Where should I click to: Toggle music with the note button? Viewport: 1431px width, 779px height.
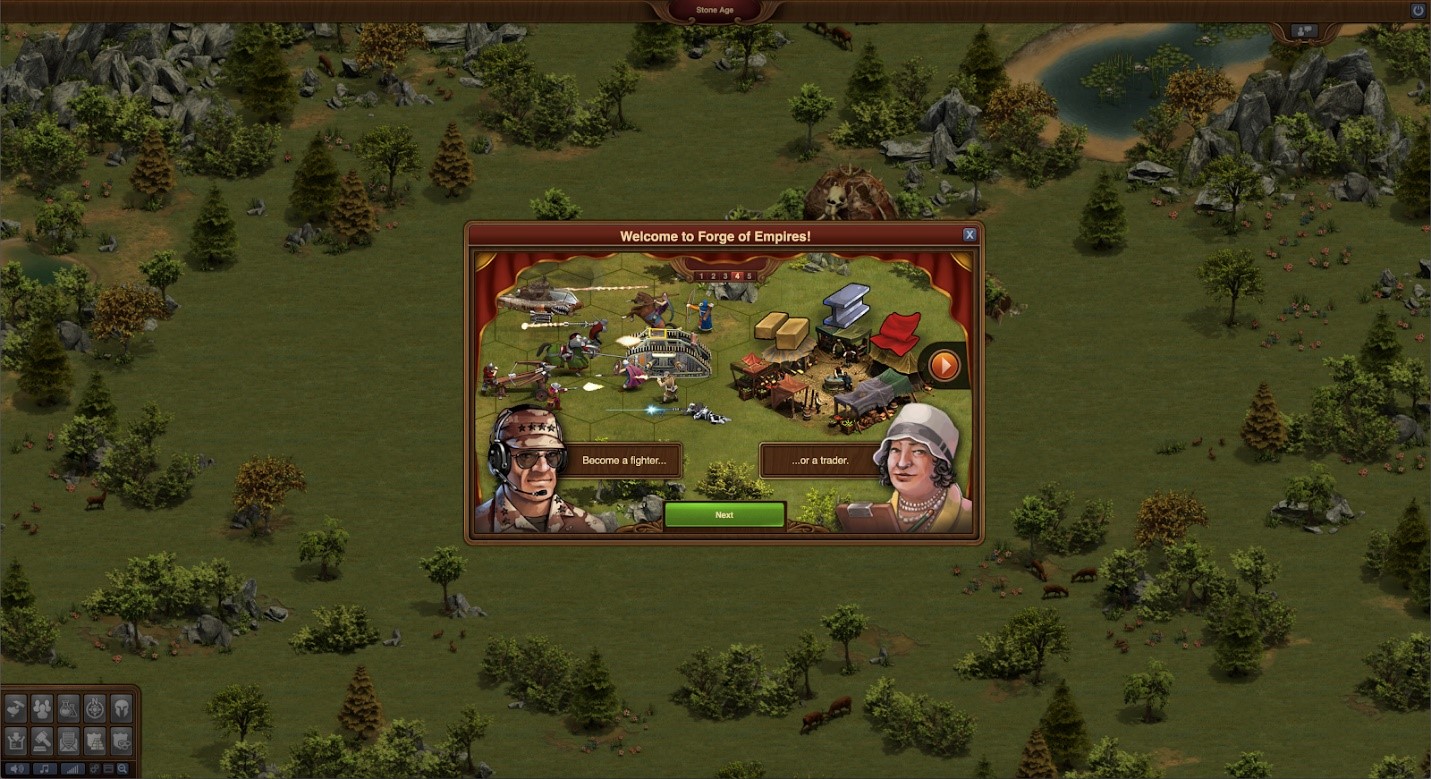(x=44, y=769)
